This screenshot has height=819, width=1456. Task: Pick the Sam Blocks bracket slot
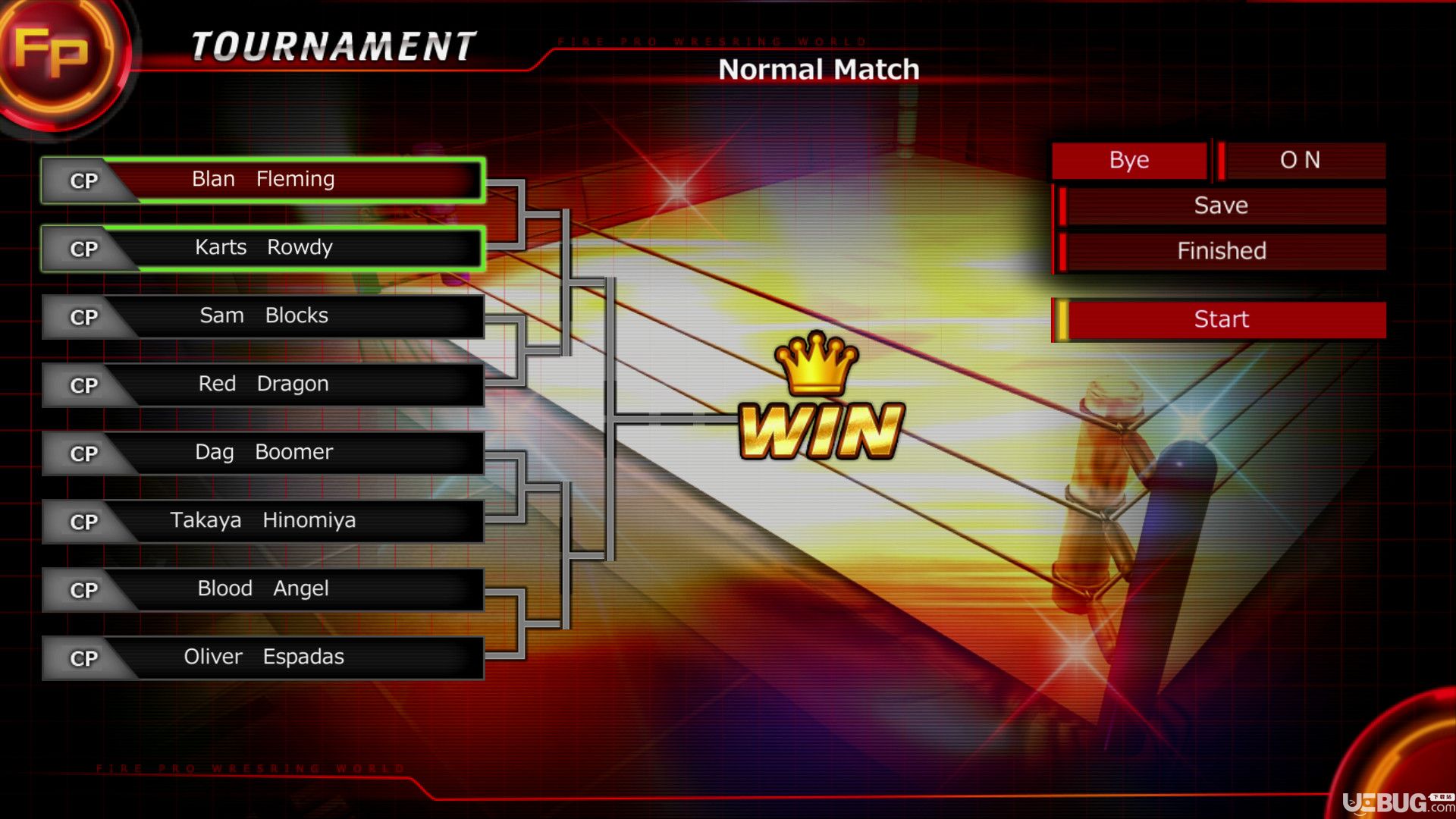click(x=263, y=316)
